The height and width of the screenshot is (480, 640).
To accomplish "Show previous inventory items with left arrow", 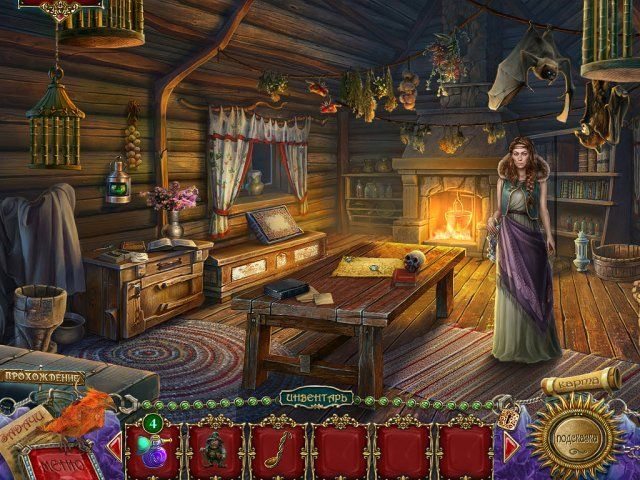I will (x=115, y=446).
